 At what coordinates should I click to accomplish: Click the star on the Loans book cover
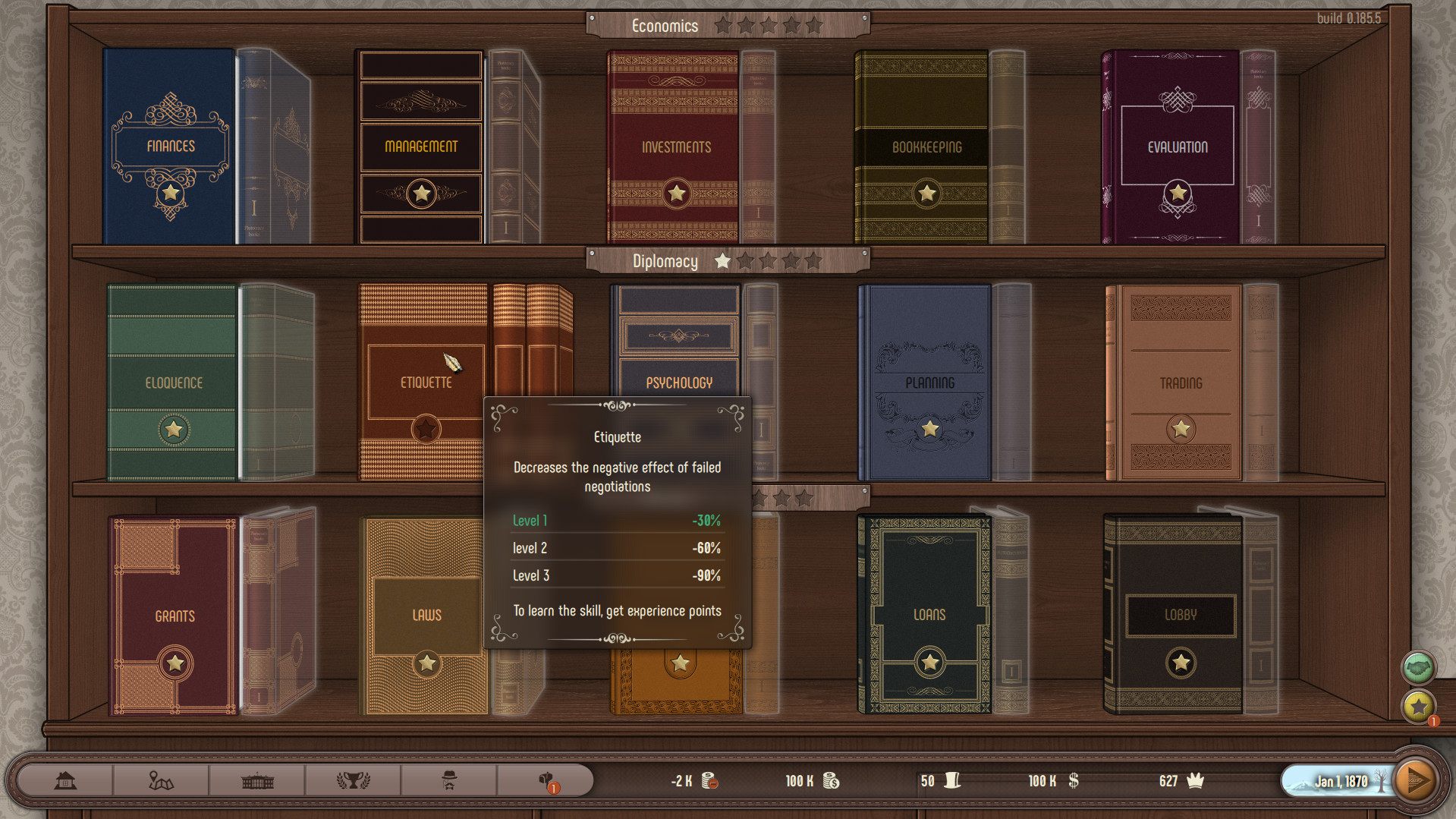coord(929,662)
